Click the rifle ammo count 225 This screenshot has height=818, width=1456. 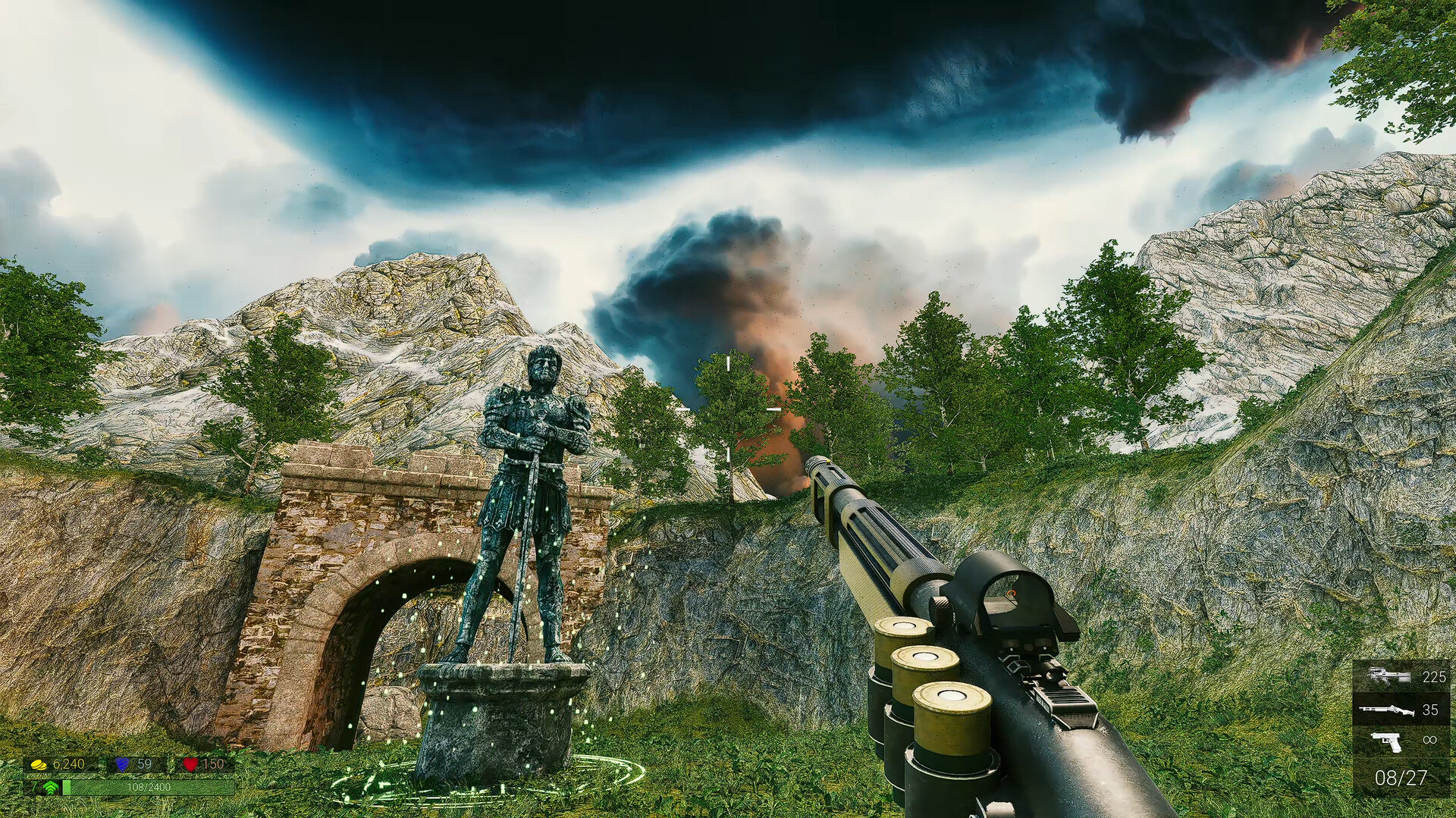click(1435, 677)
